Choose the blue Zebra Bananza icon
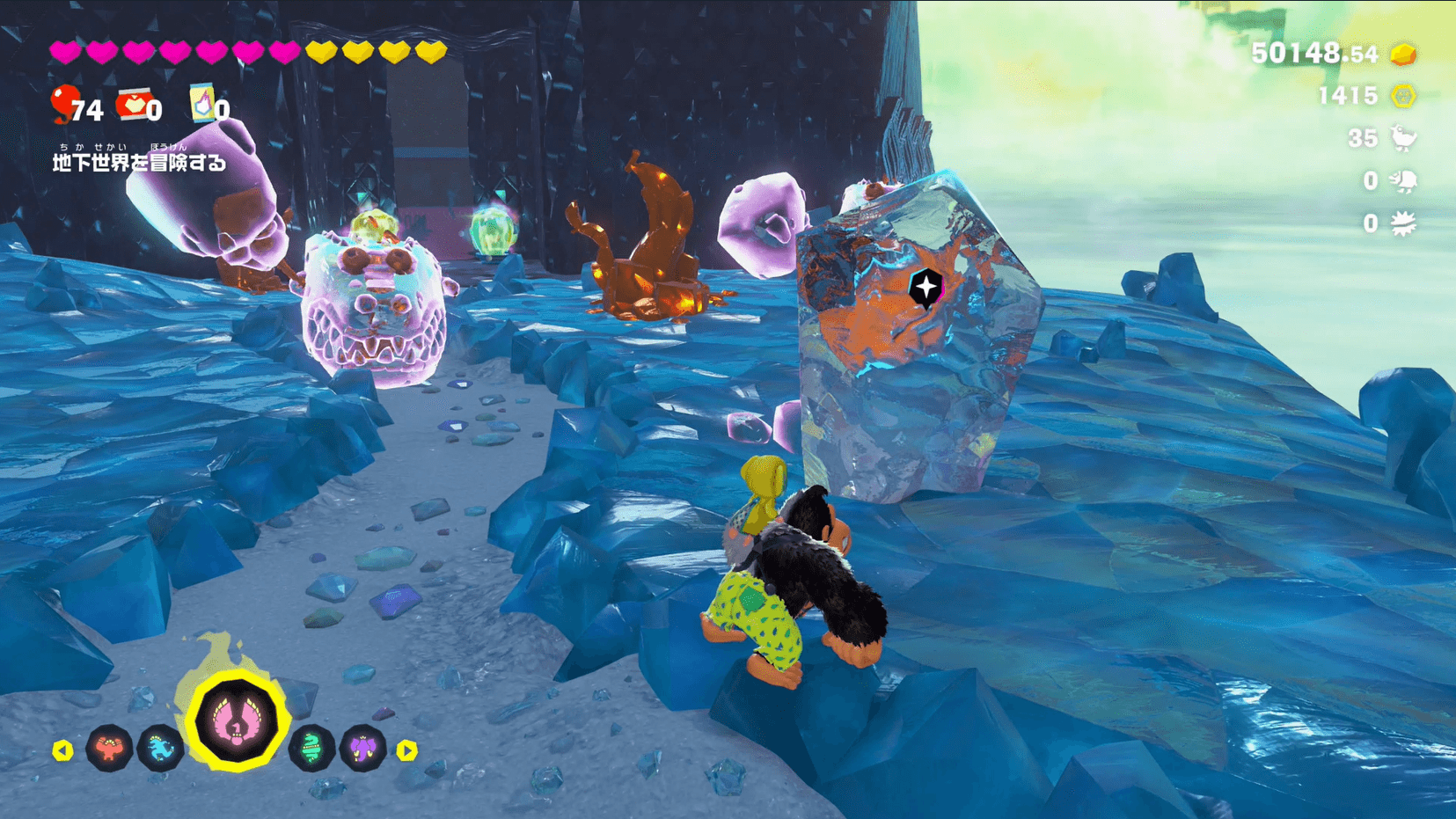The height and width of the screenshot is (819, 1456). point(160,749)
